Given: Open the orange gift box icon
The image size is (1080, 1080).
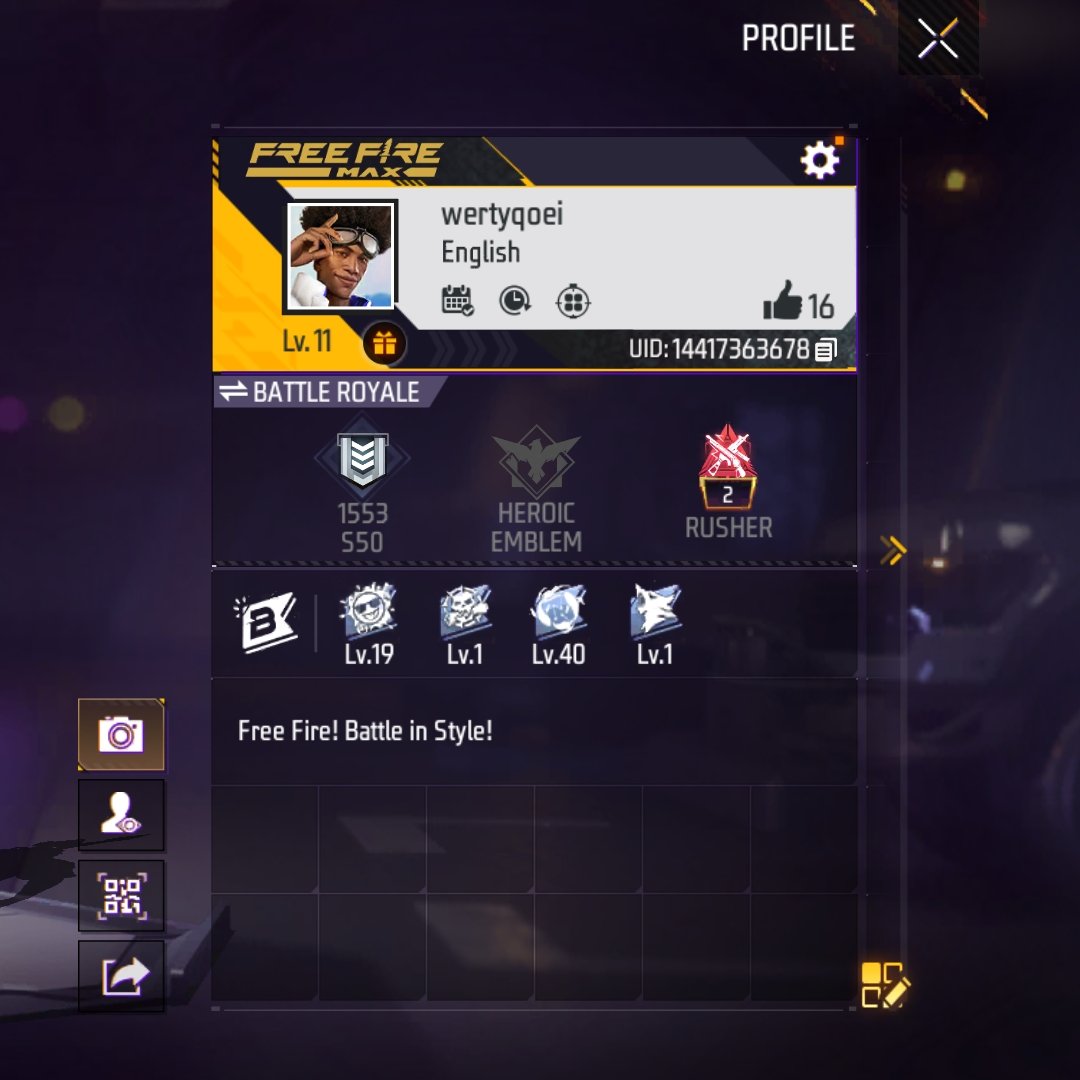Looking at the screenshot, I should tap(384, 344).
